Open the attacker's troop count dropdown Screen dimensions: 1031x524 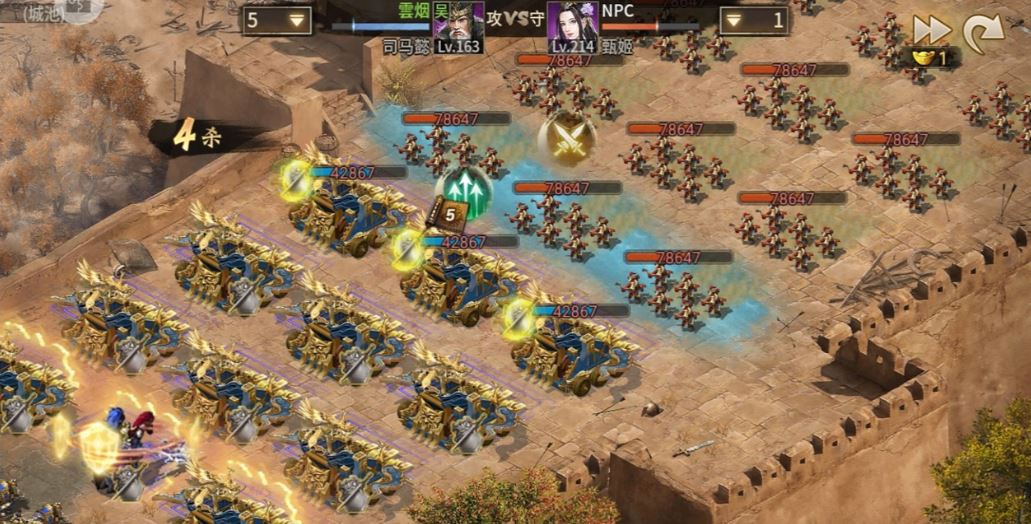pos(276,20)
